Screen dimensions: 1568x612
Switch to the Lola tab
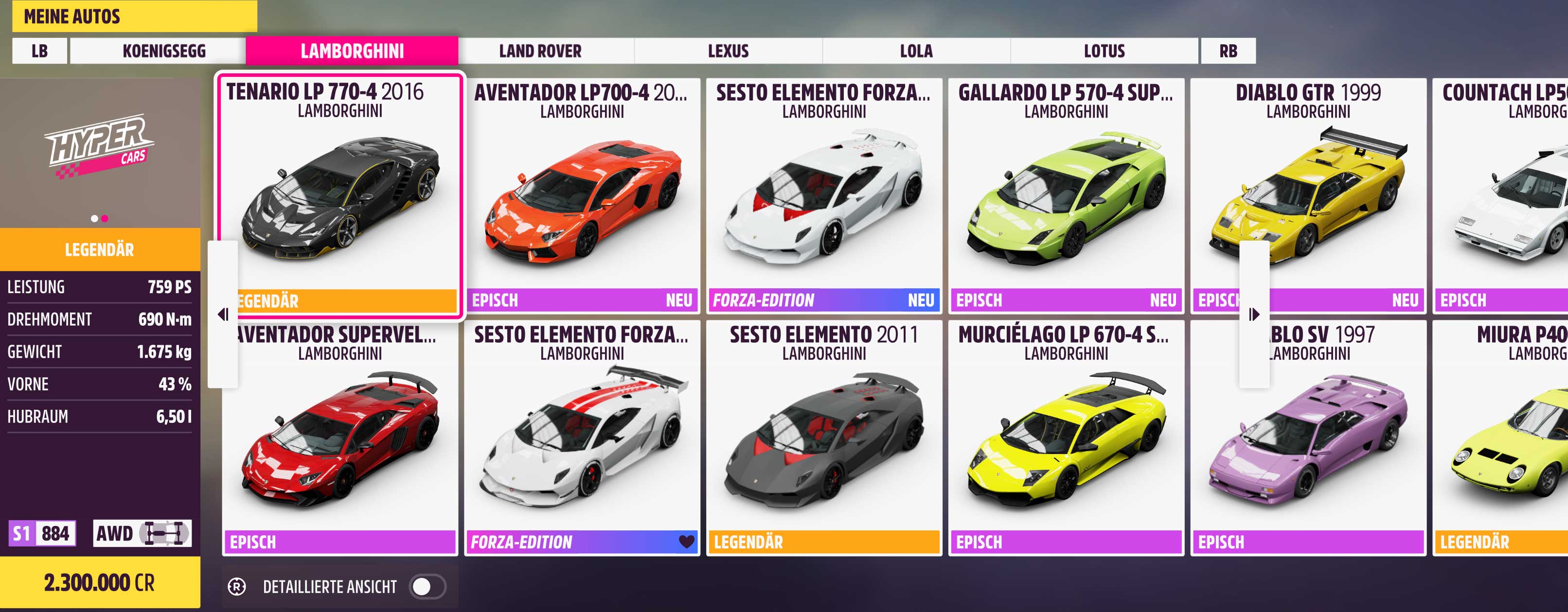pos(916,51)
